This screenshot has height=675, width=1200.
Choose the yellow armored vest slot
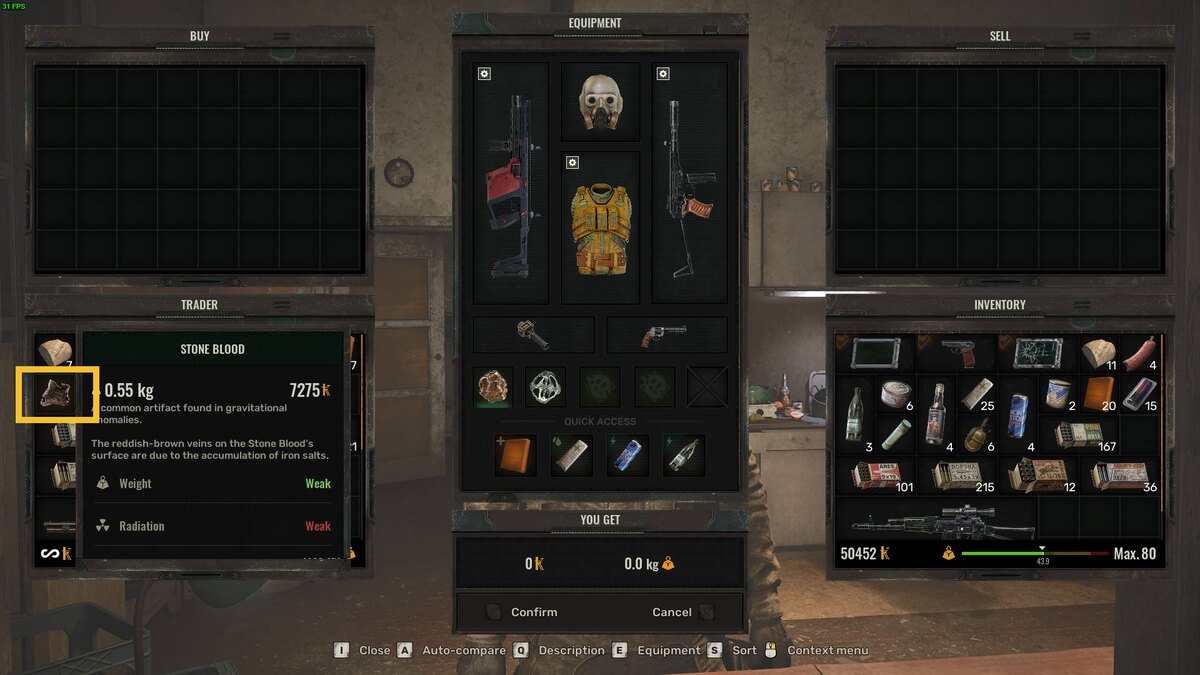[x=600, y=227]
